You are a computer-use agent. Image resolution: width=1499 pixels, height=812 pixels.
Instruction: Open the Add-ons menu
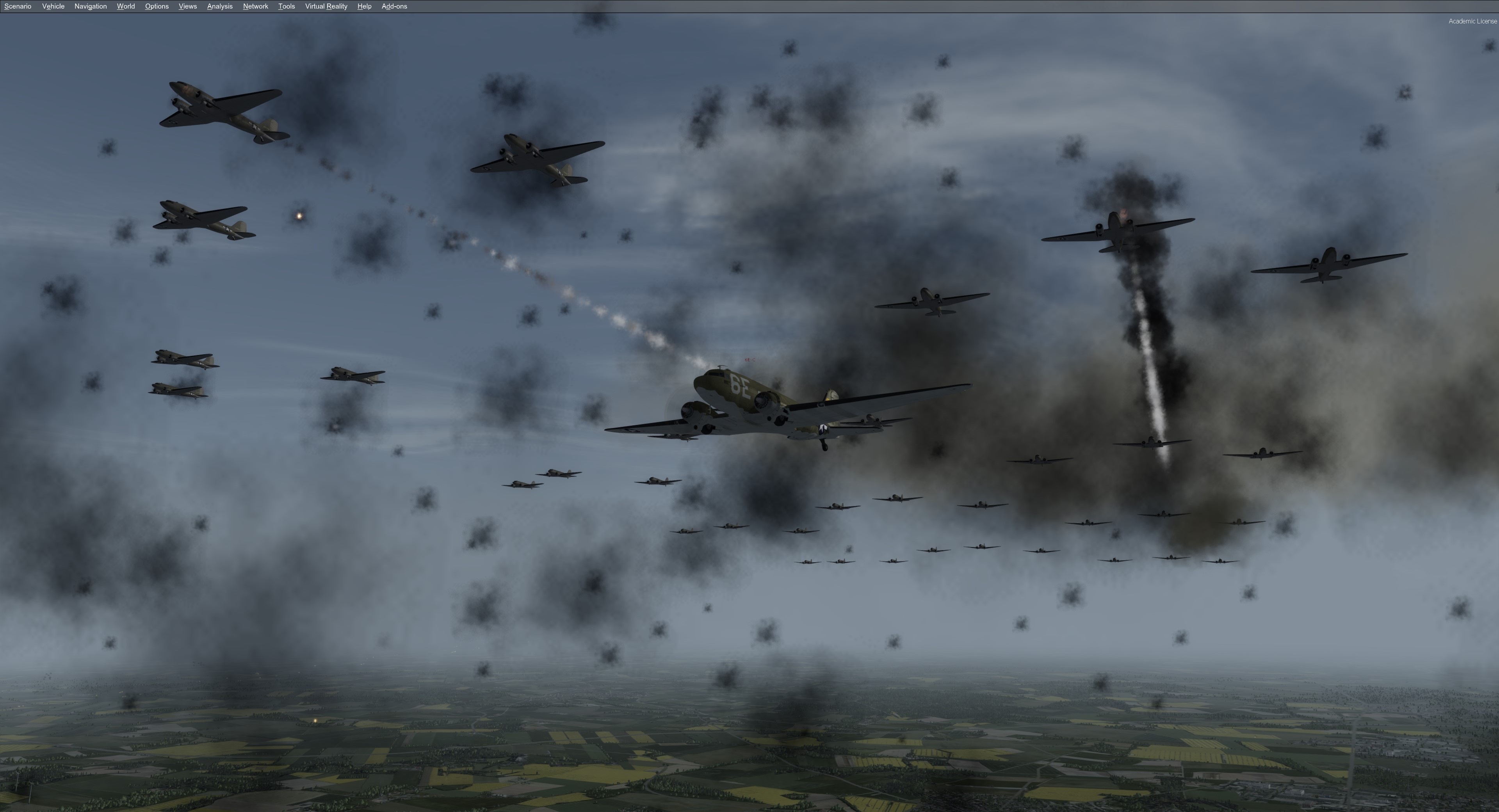(394, 6)
